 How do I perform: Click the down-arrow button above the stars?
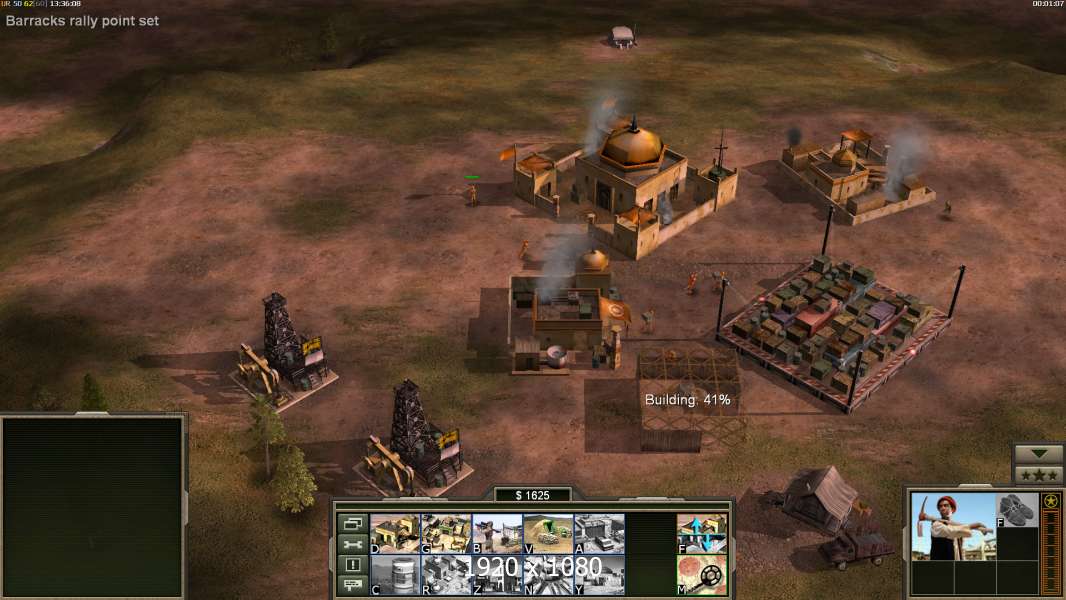1038,454
